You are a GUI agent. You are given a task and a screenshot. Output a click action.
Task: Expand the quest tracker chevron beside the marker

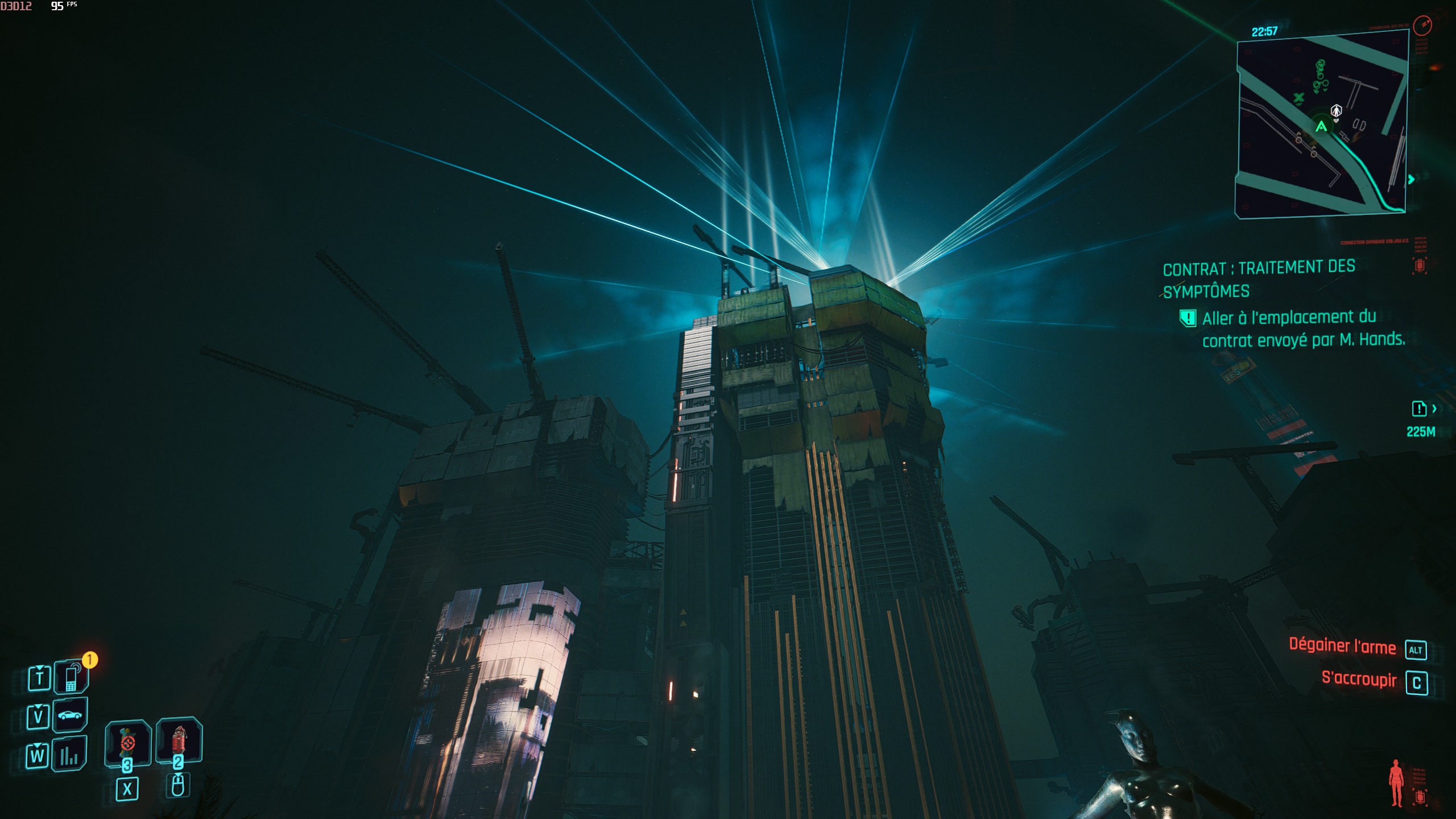1435,408
